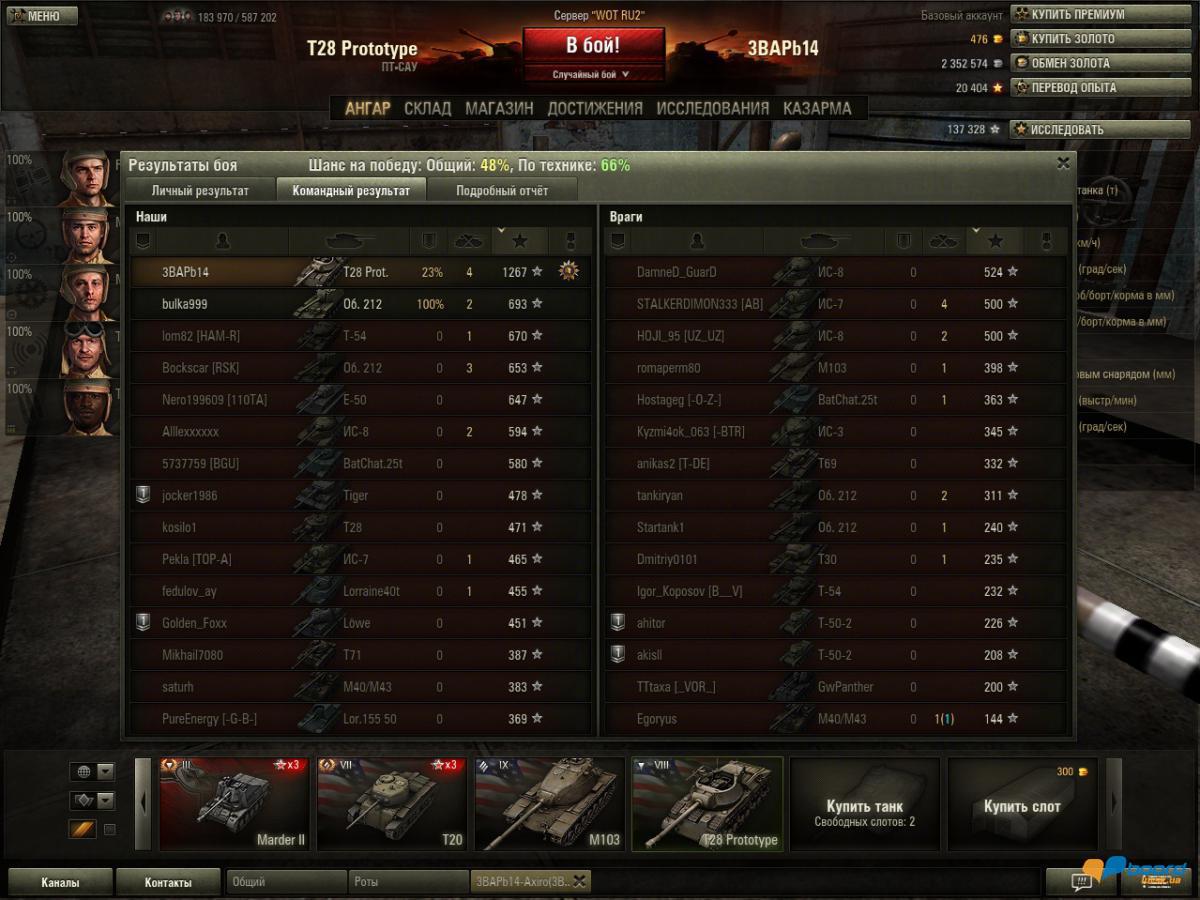This screenshot has width=1200, height=900.
Task: Close the battle results window
Action: pyautogui.click(x=1063, y=163)
